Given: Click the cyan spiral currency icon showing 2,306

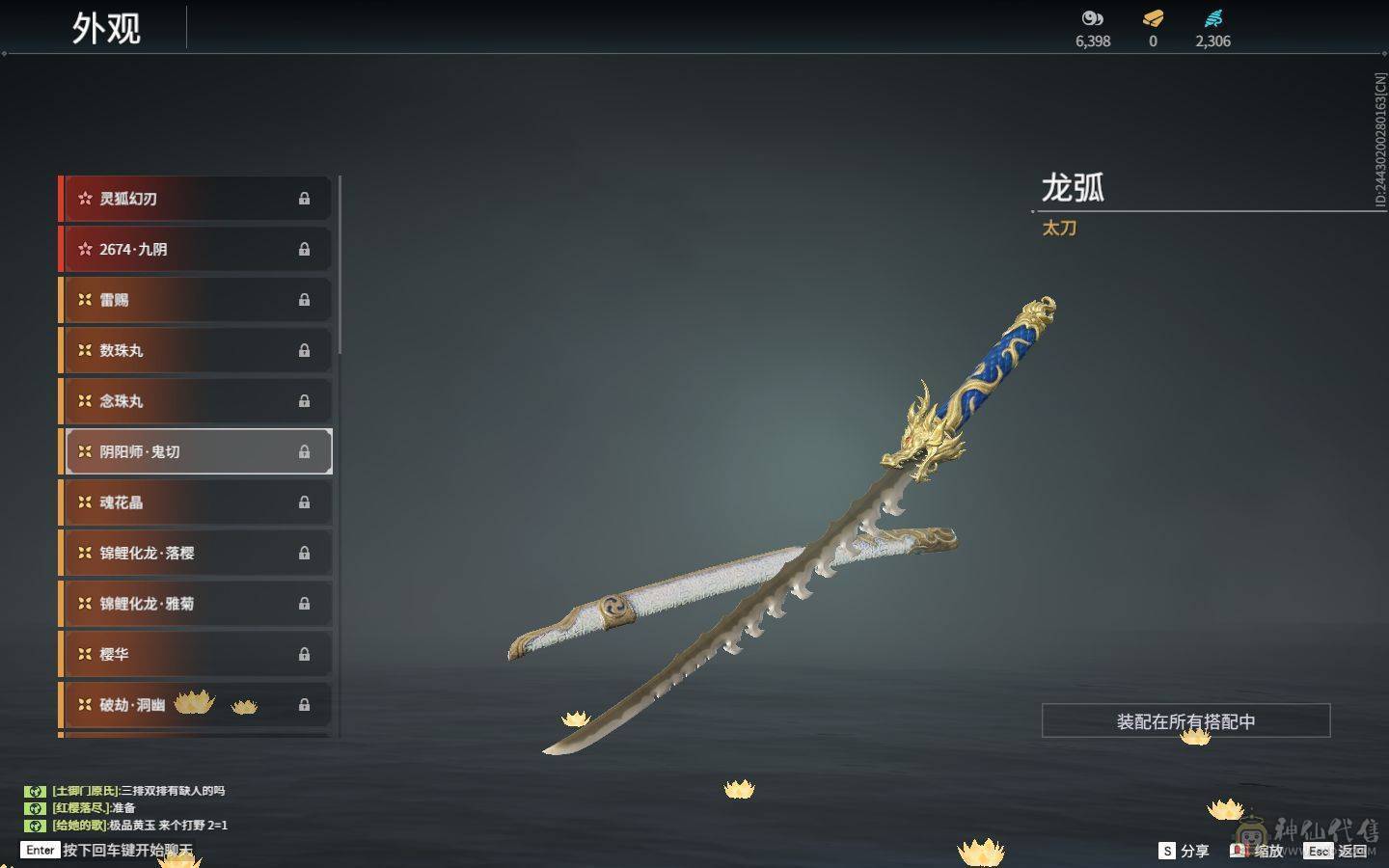Looking at the screenshot, I should click(1213, 18).
